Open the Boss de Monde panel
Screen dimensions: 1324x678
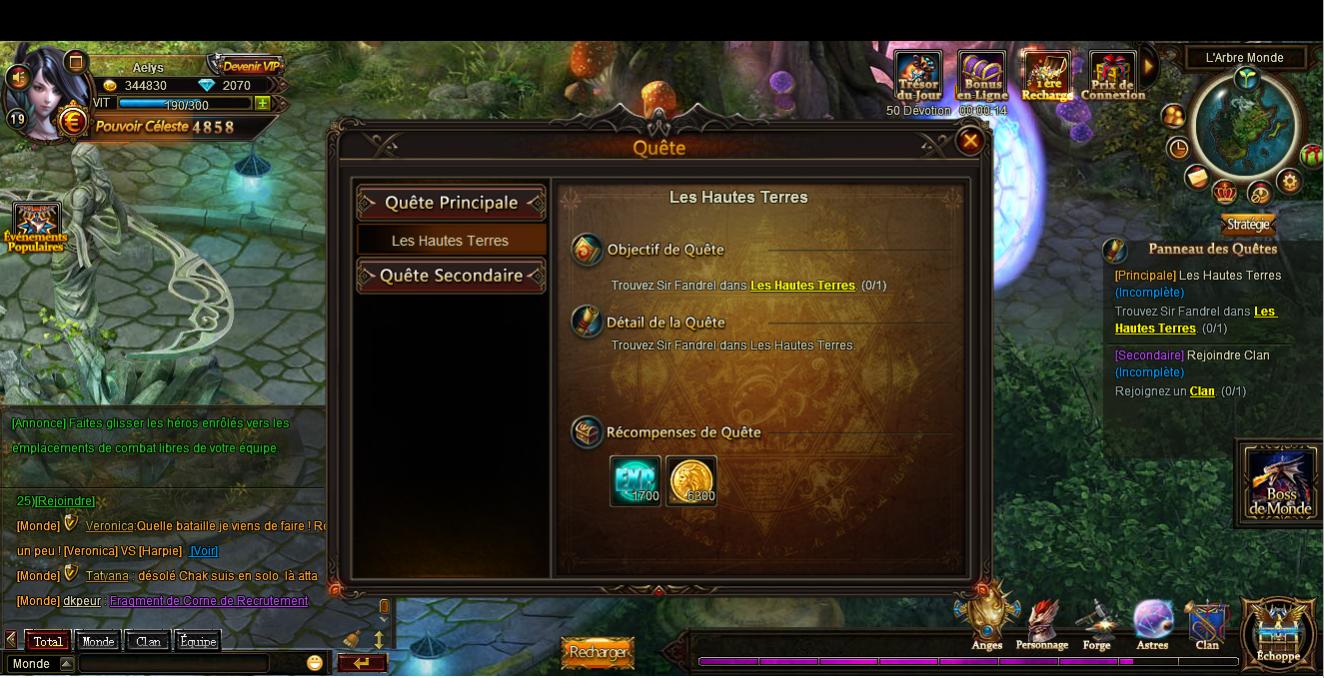click(1280, 483)
